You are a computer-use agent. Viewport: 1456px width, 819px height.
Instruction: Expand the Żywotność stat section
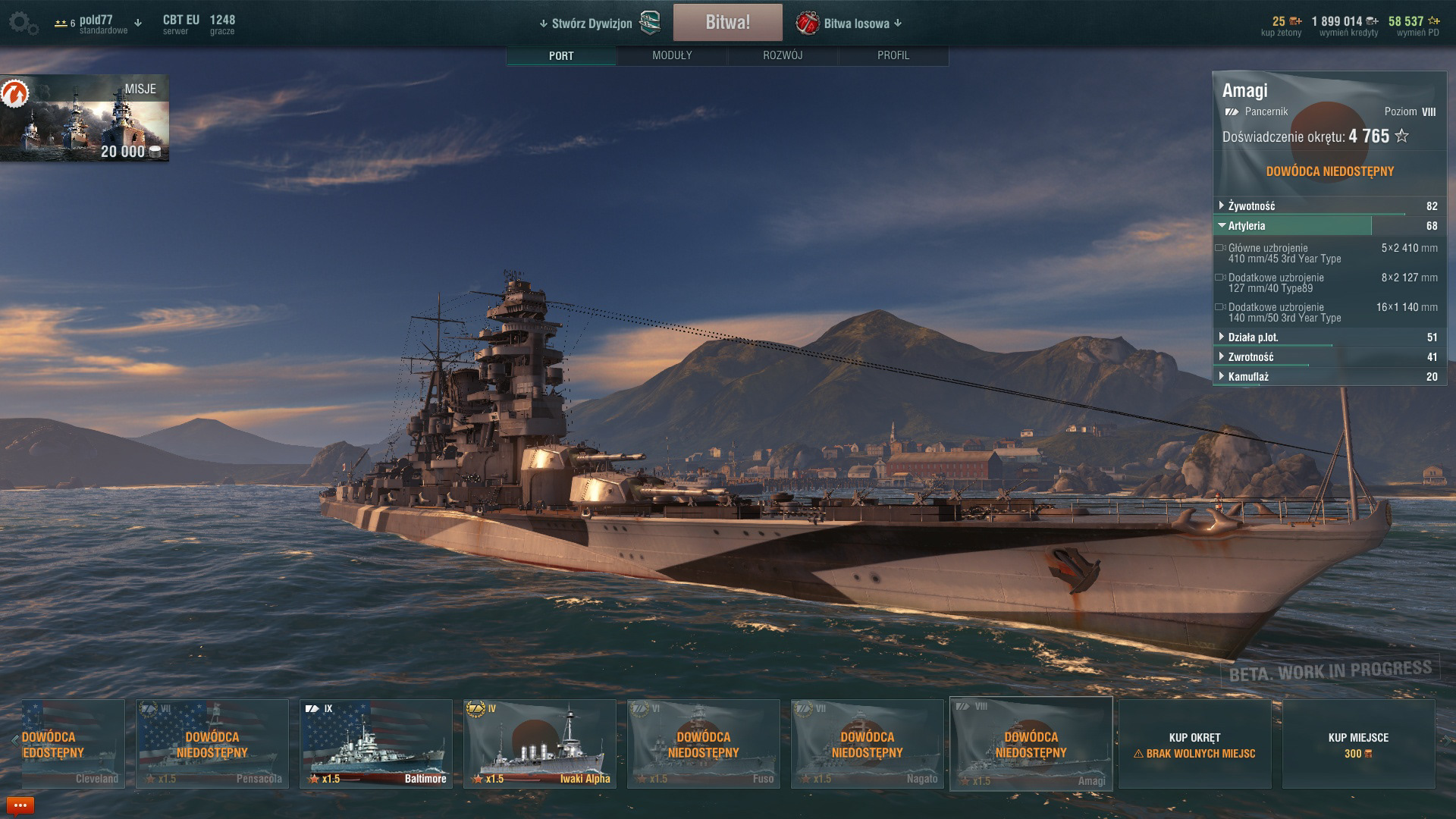(1252, 206)
